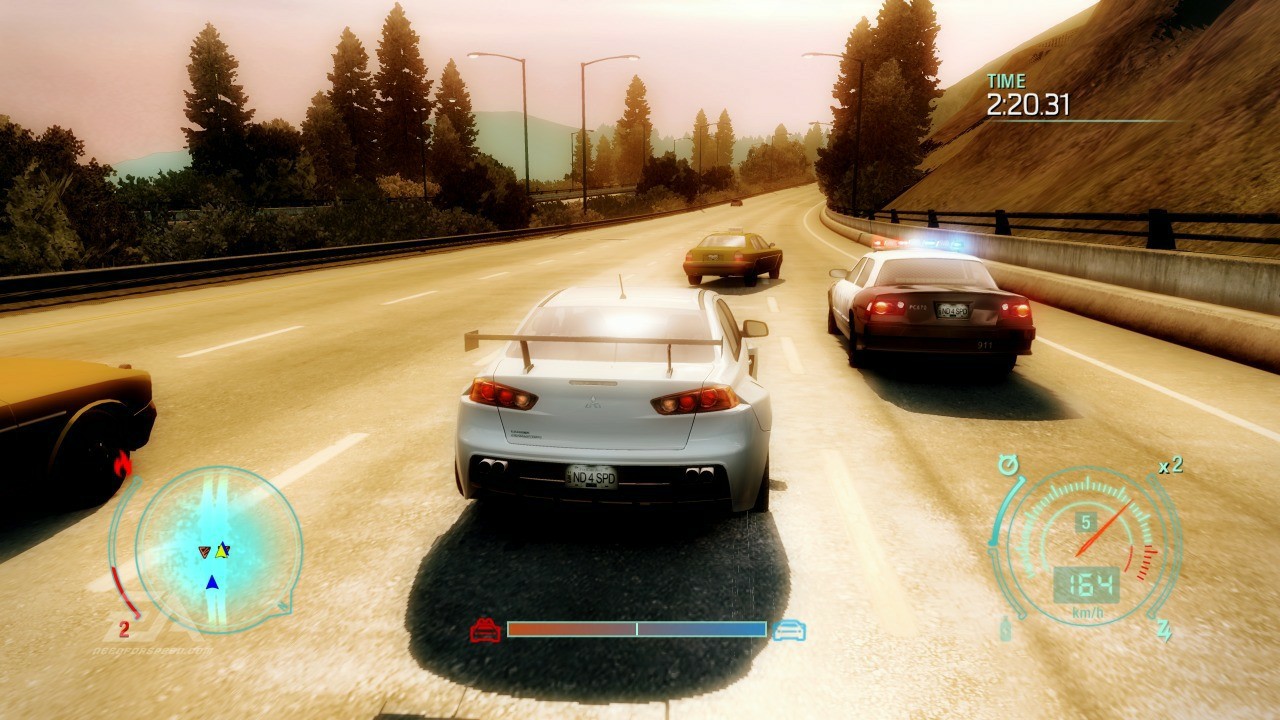The height and width of the screenshot is (720, 1280).
Task: Click the lightning icon below the multiplier
Action: (1163, 629)
